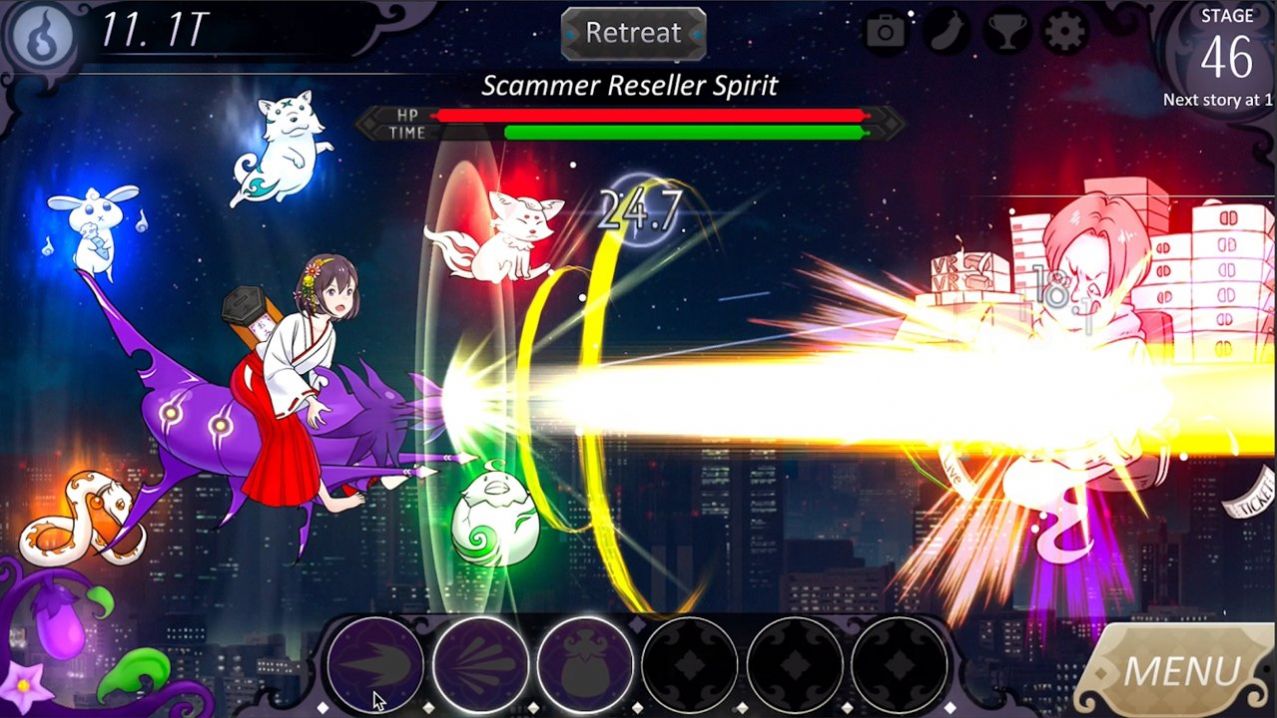Activate the dash comet skill

point(376,664)
